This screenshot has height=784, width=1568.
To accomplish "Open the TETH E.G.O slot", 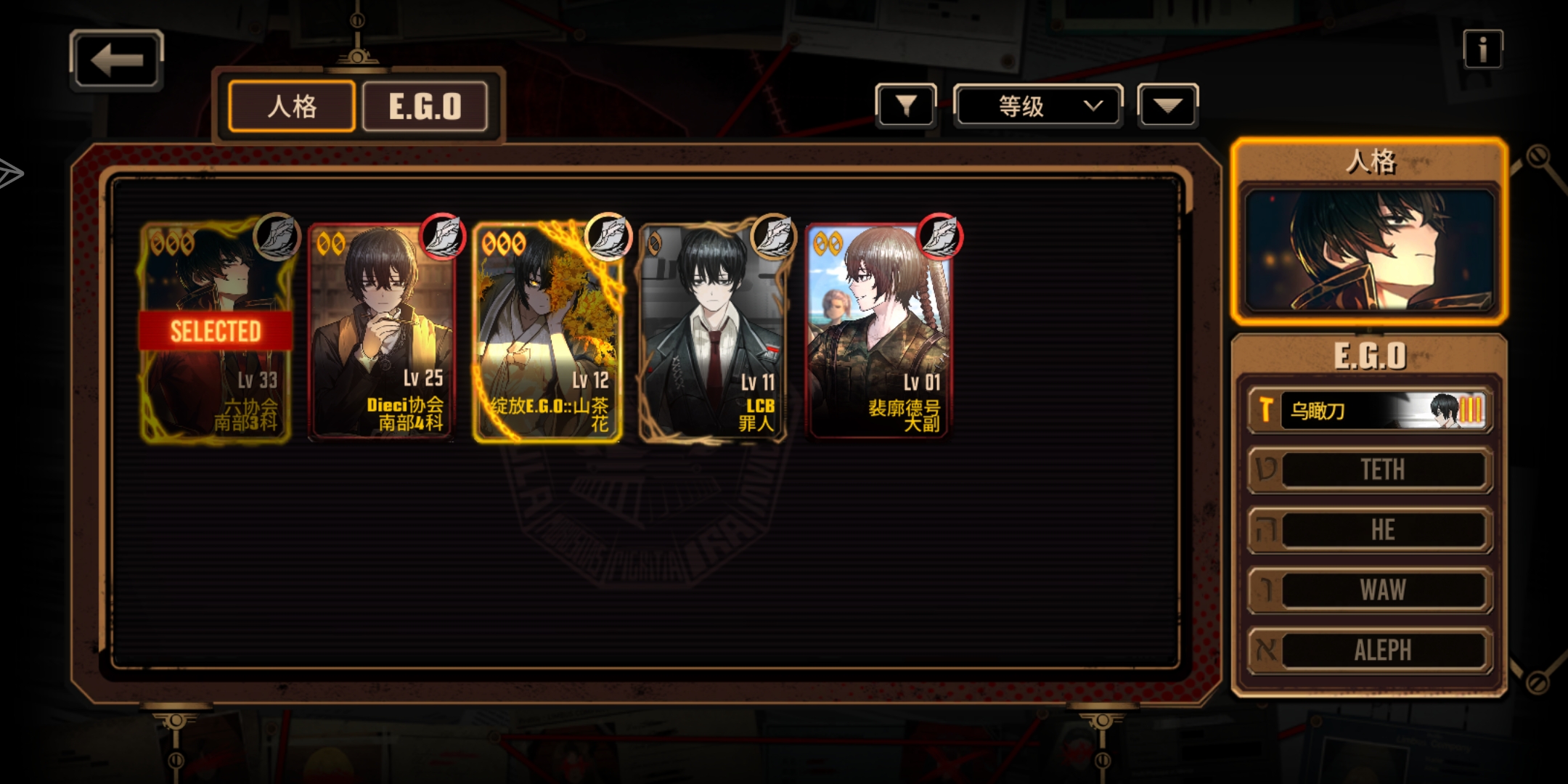I will pyautogui.click(x=1370, y=470).
